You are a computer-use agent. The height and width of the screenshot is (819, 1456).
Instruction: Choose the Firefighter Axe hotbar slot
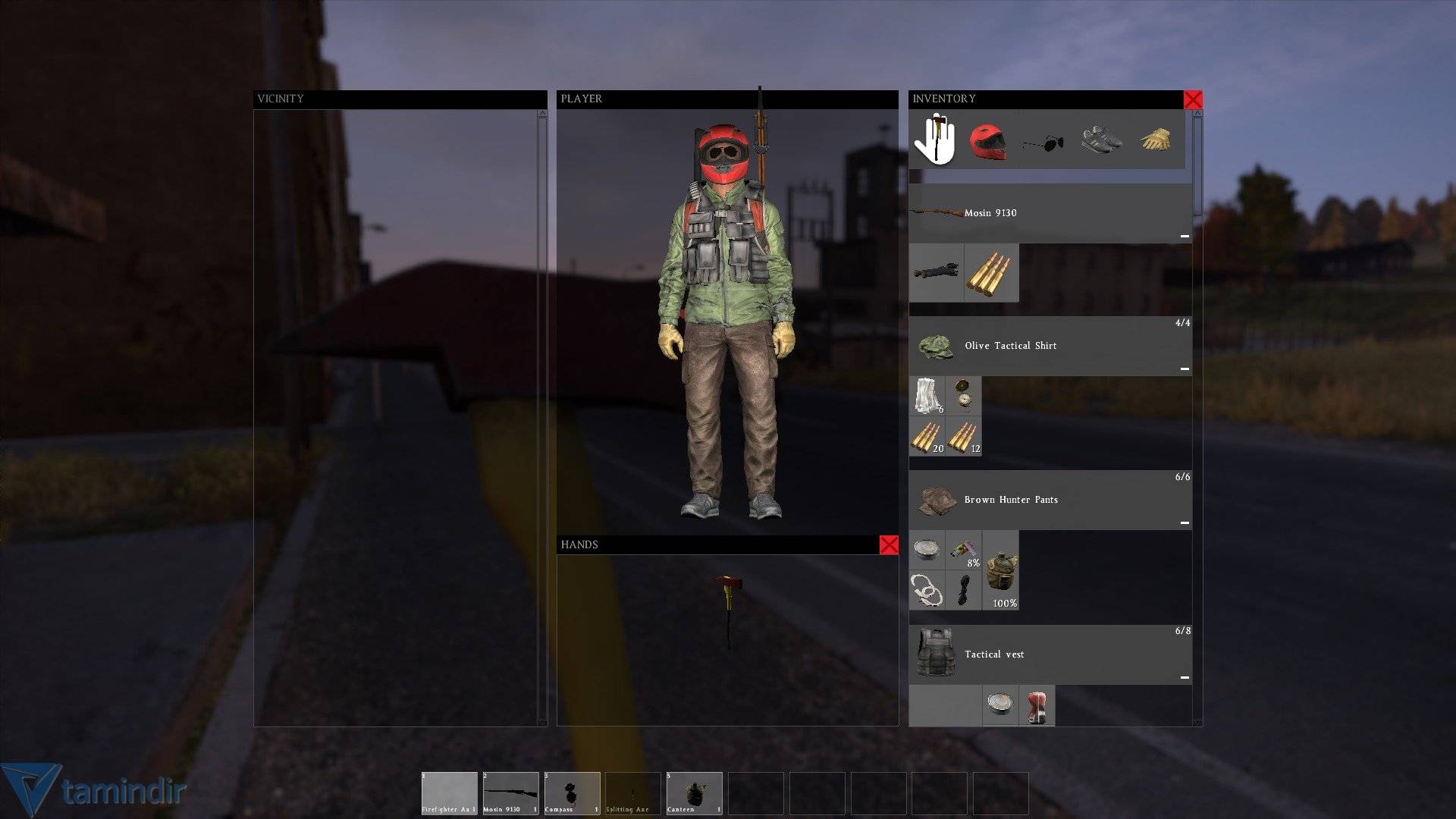click(x=450, y=793)
